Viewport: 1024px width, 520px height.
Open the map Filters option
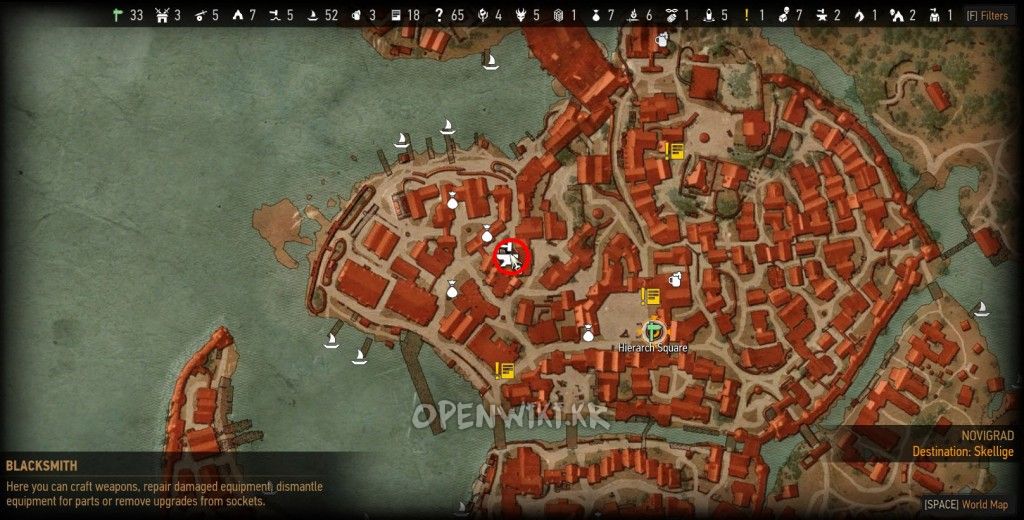pos(986,15)
